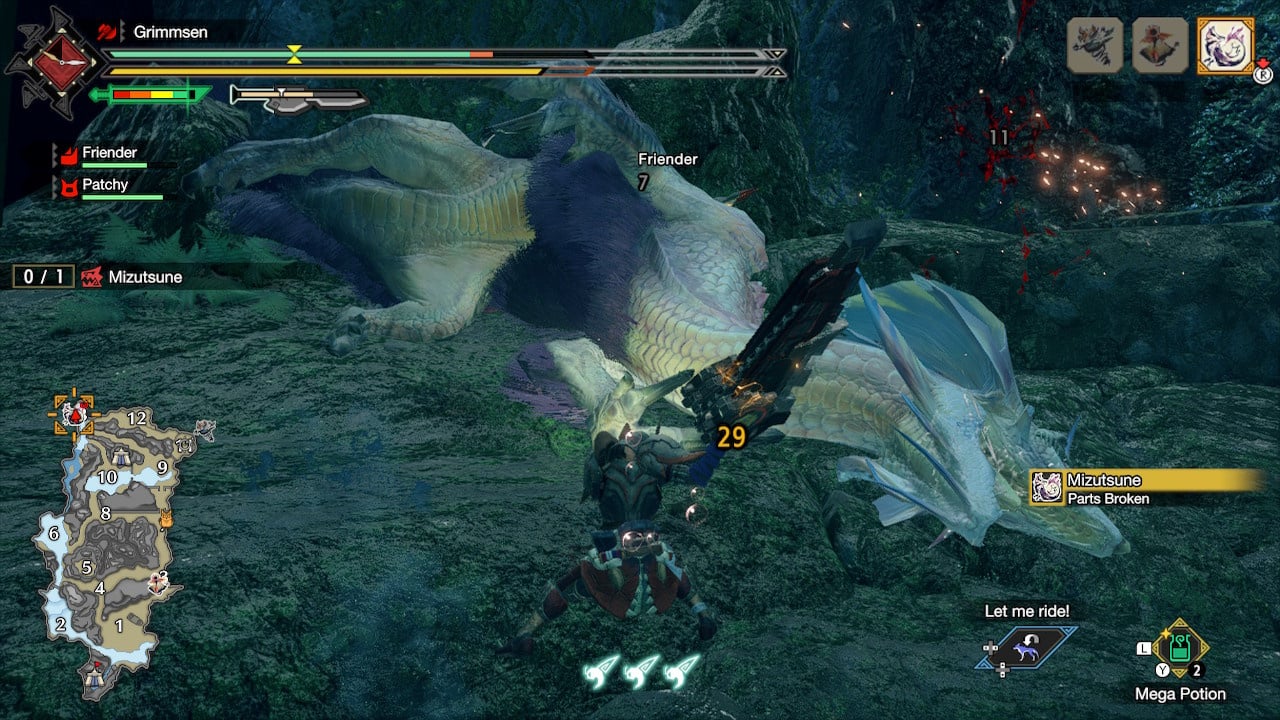Open the Mizutsune Parts Broken notification

tap(1140, 488)
